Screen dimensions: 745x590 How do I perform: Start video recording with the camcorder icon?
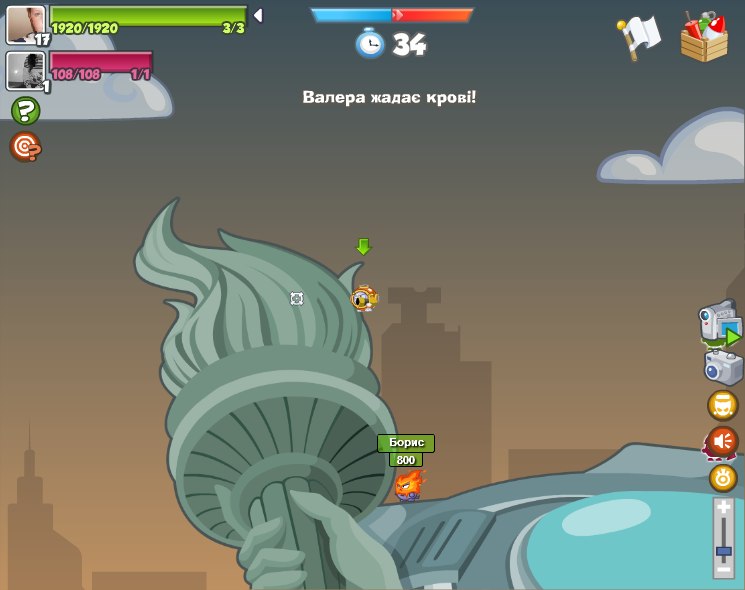click(x=719, y=324)
